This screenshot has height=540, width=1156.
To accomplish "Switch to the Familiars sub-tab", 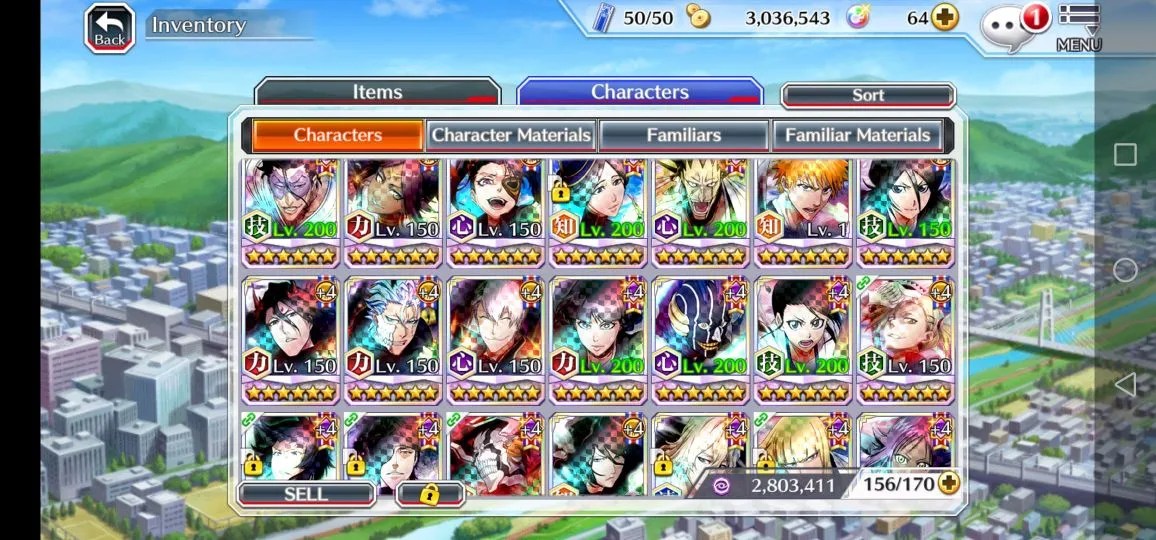I will 684,135.
